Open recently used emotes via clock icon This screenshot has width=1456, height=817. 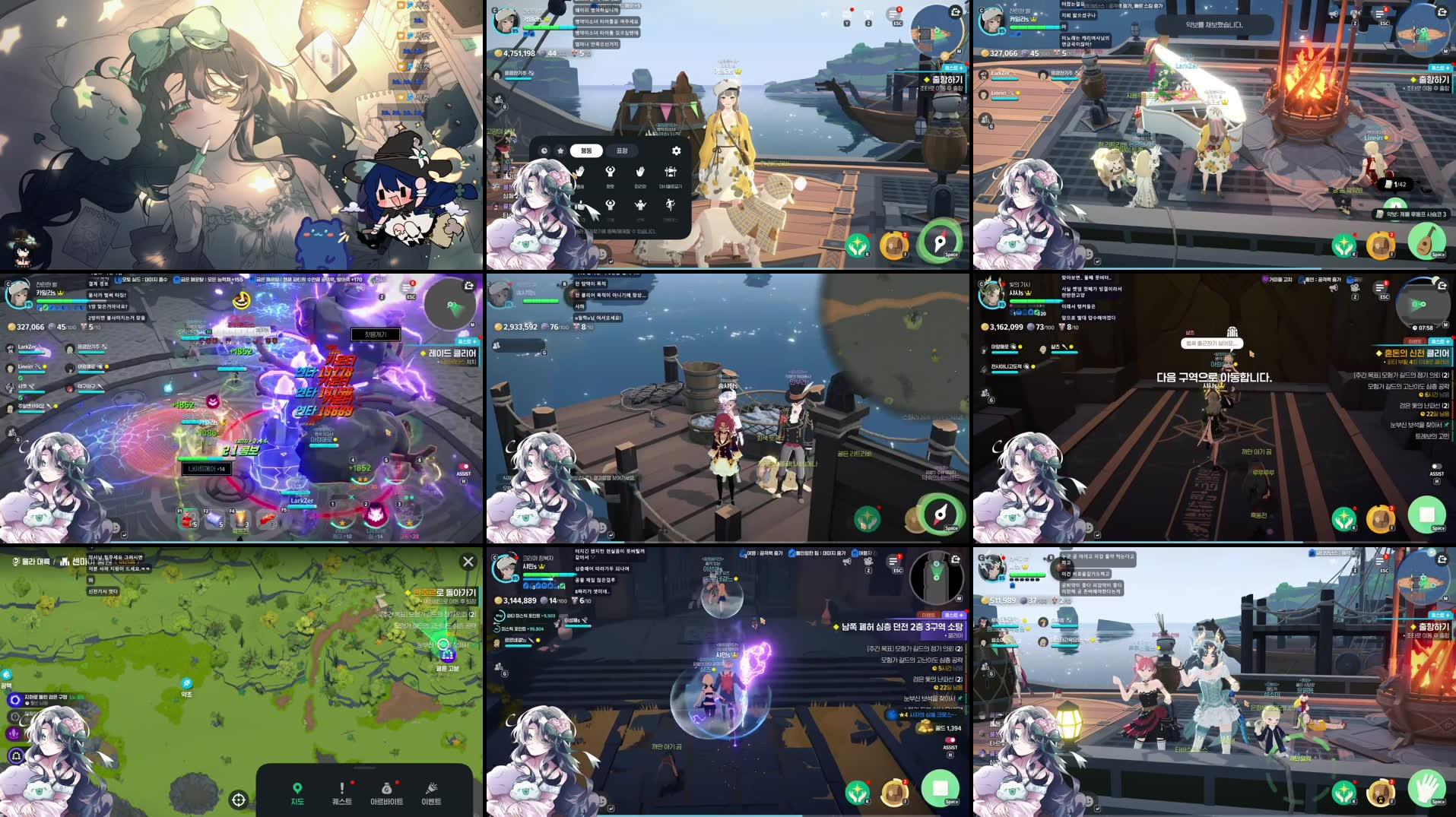click(x=544, y=150)
